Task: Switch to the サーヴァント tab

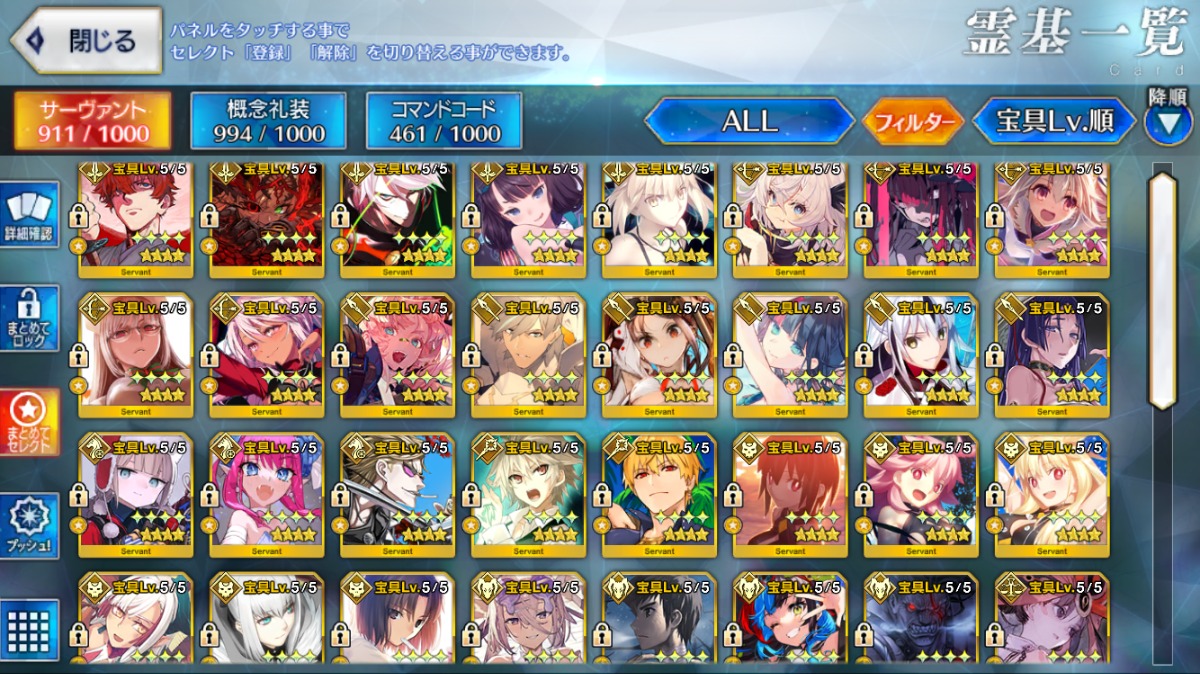Action: [92, 121]
